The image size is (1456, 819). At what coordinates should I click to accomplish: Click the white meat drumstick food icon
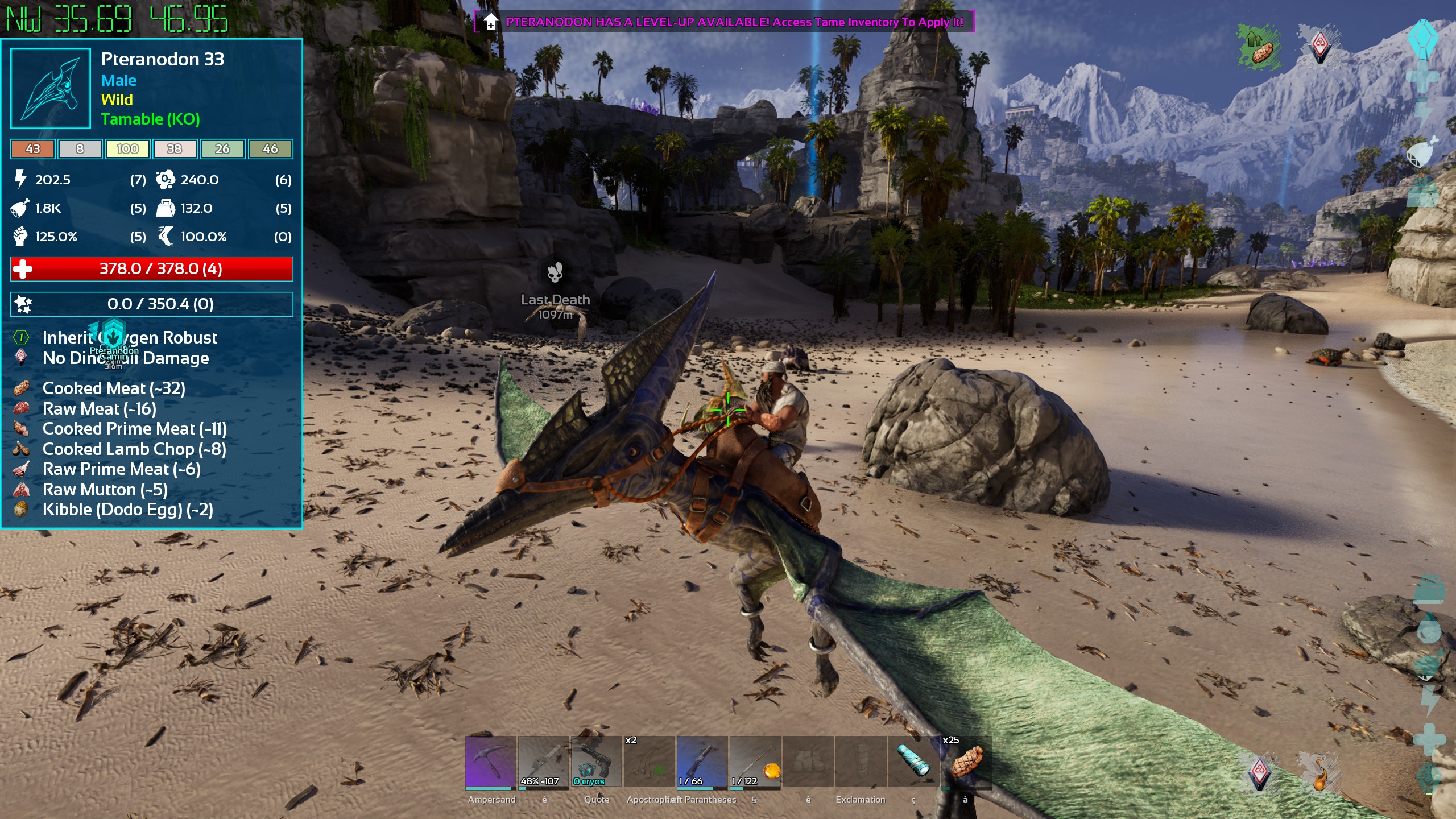click(1422, 152)
